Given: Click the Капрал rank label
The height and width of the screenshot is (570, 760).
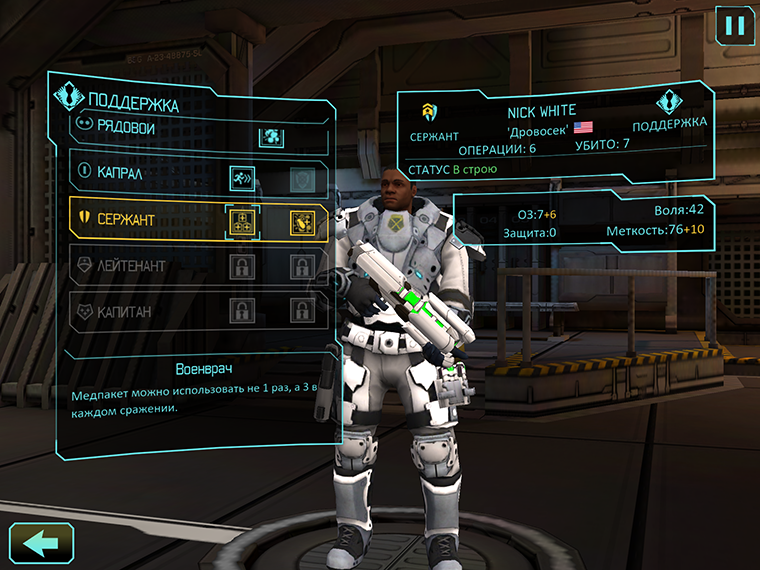Looking at the screenshot, I should pos(119,173).
